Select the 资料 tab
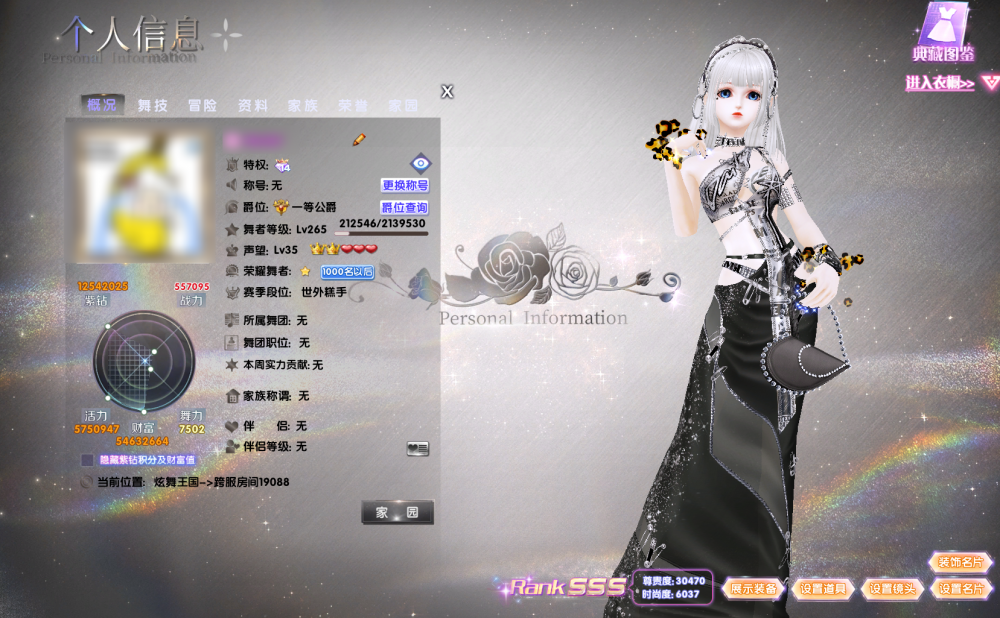The image size is (1000, 618). tap(252, 105)
